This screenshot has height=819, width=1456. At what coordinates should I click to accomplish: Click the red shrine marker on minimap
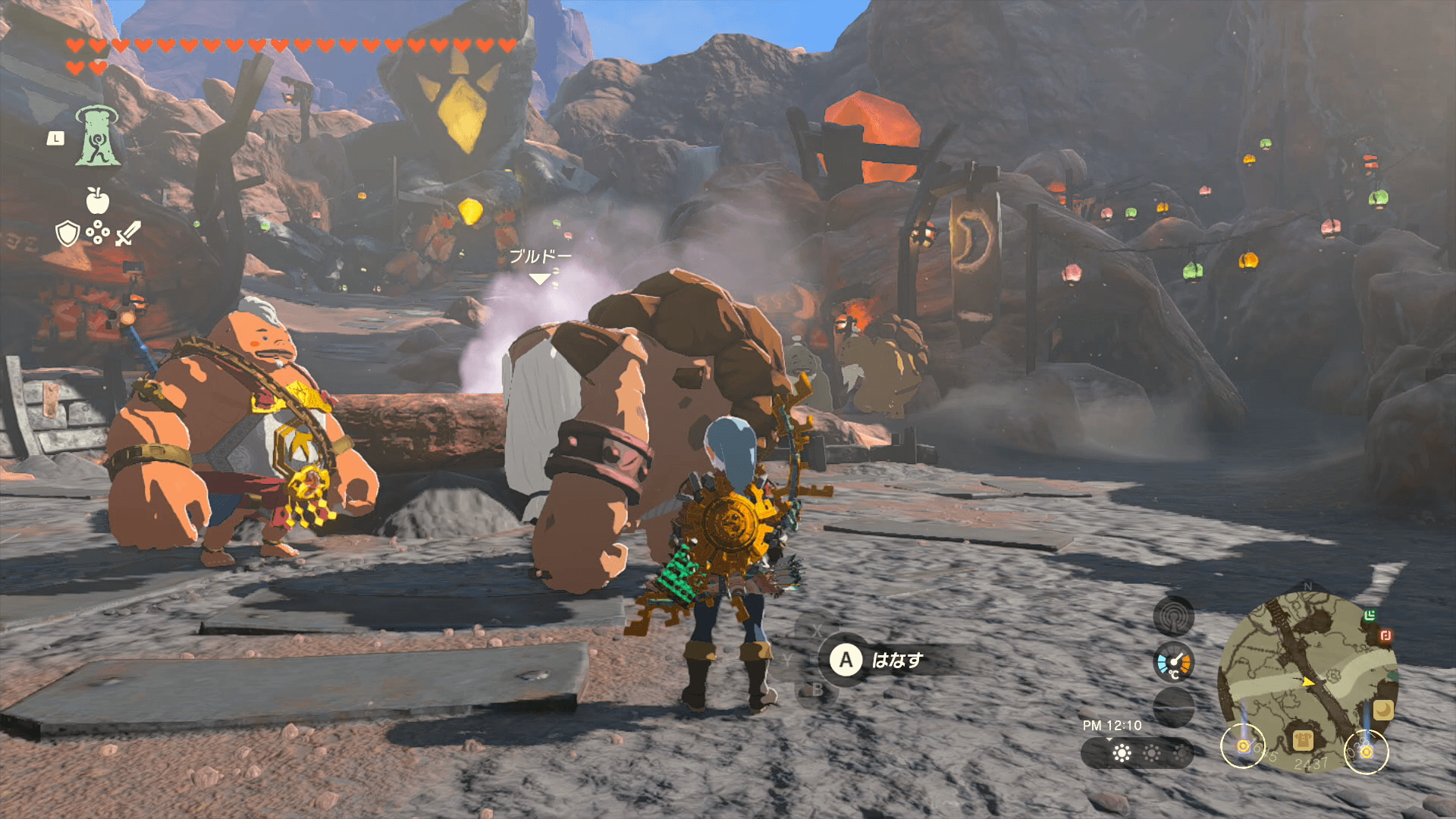[1385, 635]
